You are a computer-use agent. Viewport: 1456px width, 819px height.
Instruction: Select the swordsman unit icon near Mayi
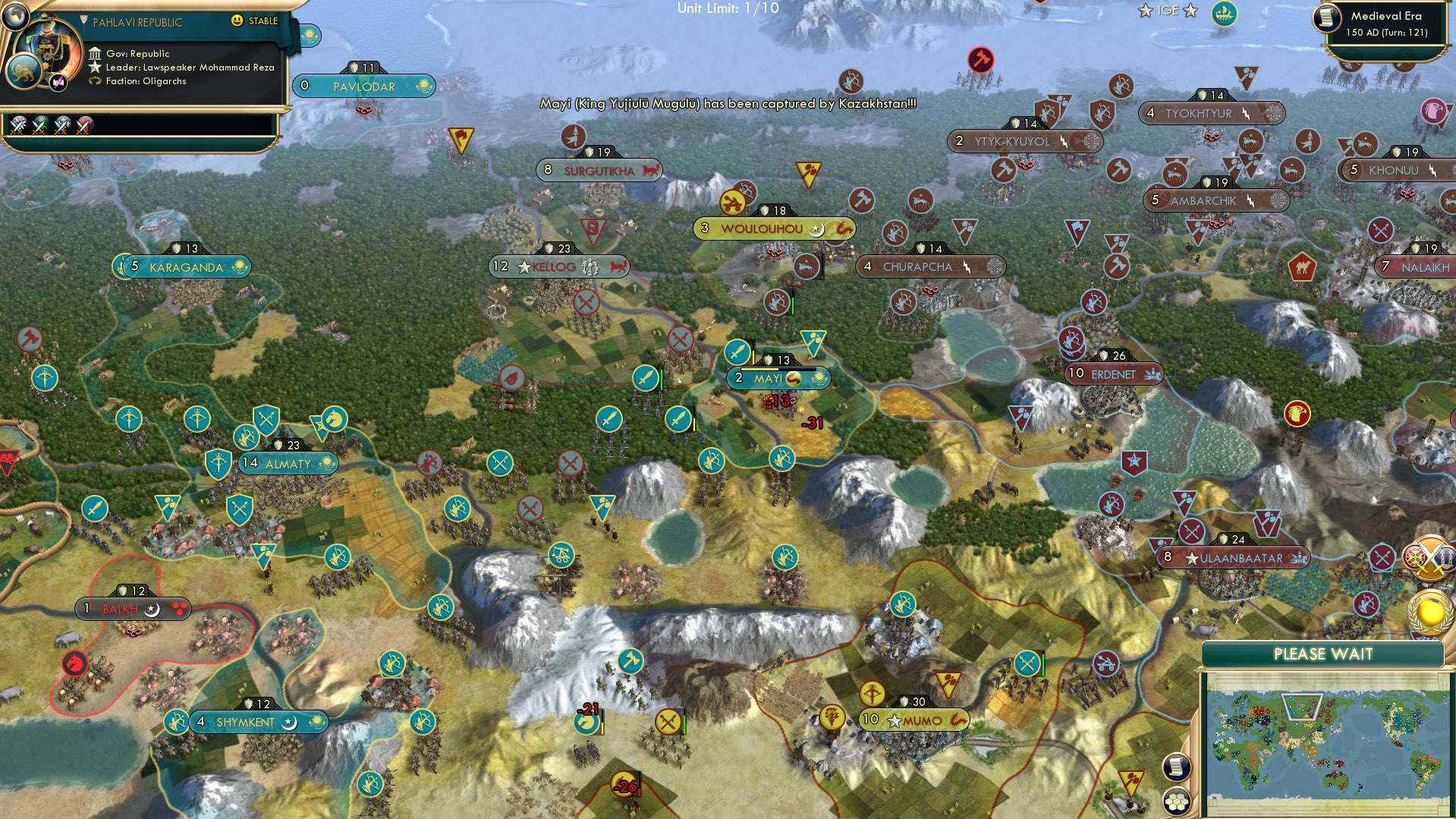click(736, 354)
